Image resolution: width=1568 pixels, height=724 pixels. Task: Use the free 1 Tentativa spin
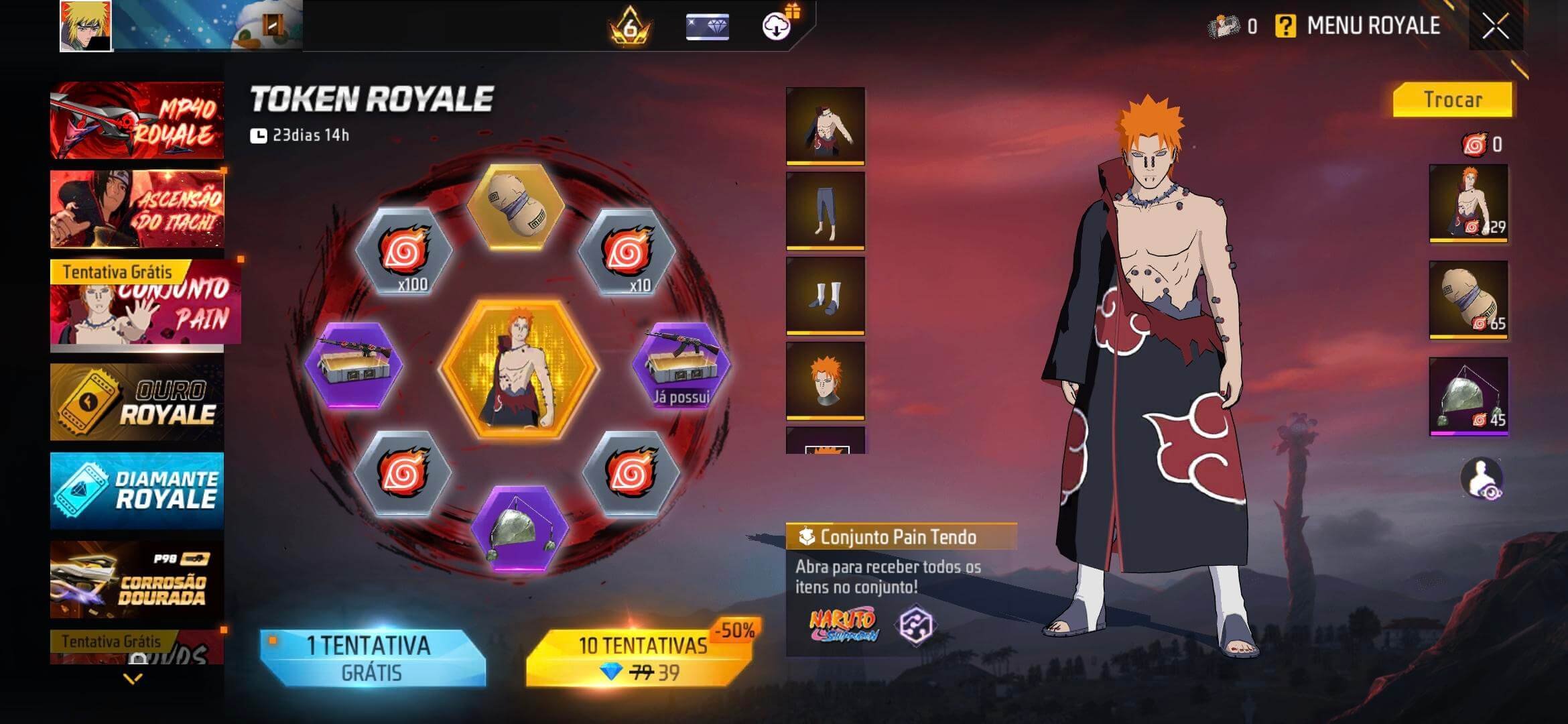[x=372, y=658]
